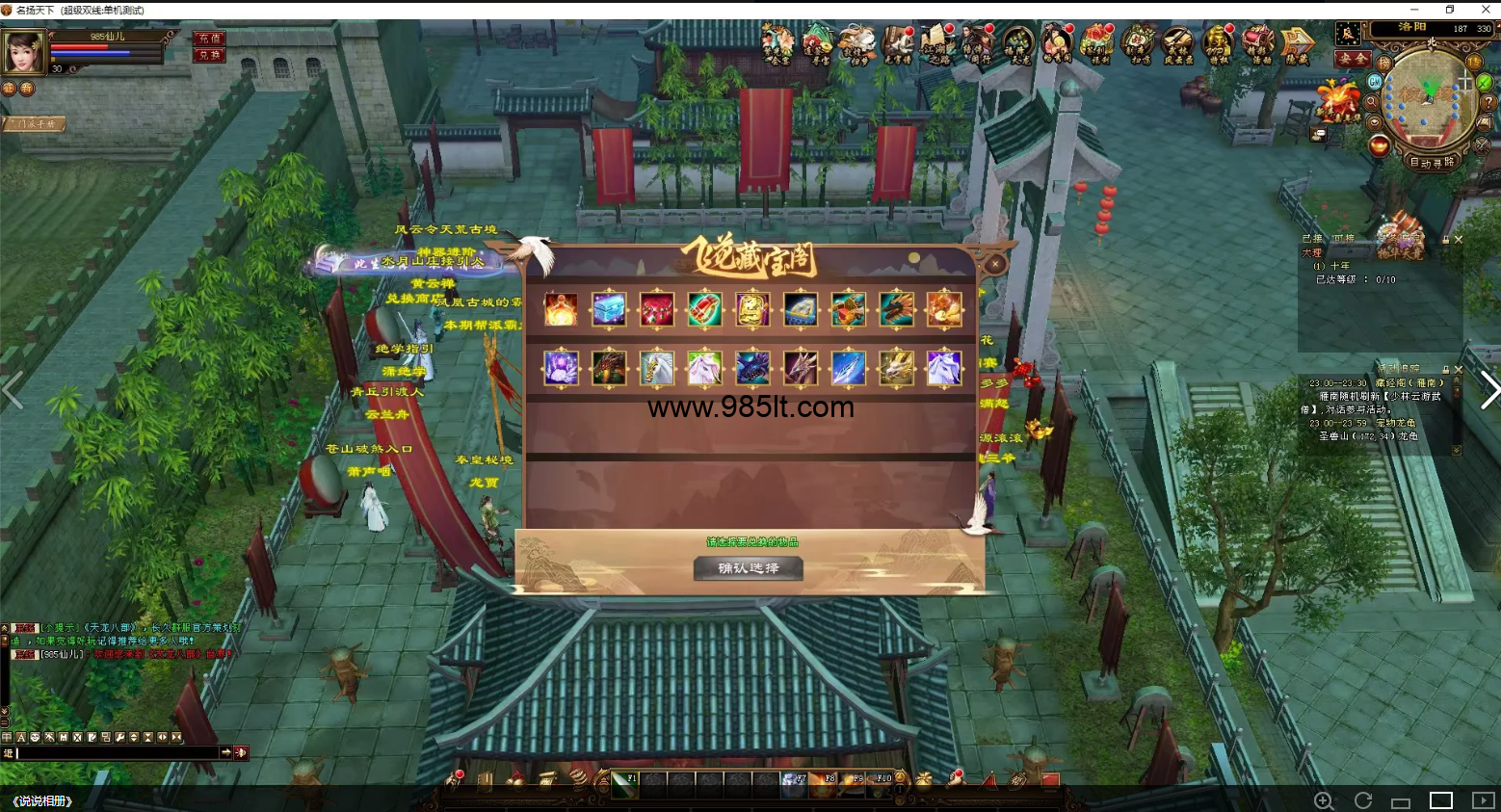Viewport: 1501px width, 812px height.
Task: Confirm selection with 确认选择 button
Action: (749, 568)
